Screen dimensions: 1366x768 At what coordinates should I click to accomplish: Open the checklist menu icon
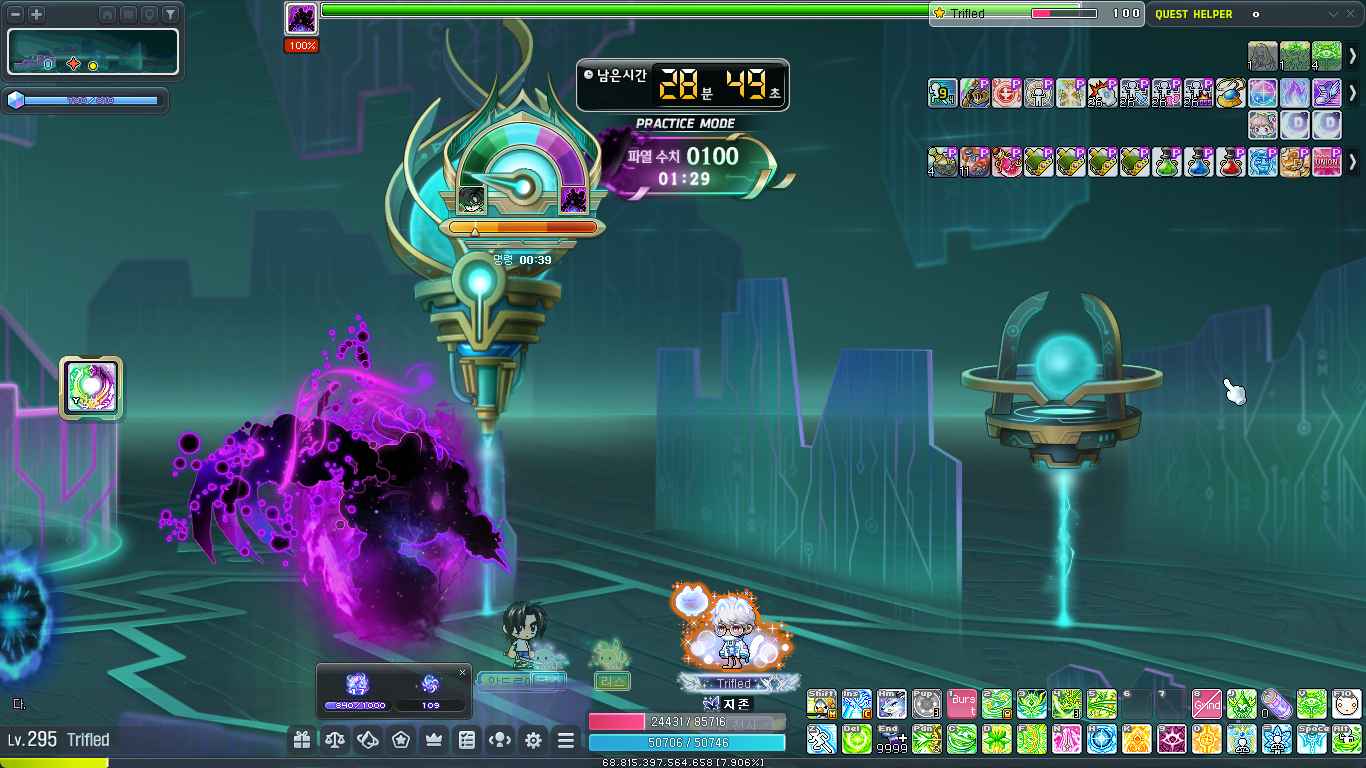(467, 740)
